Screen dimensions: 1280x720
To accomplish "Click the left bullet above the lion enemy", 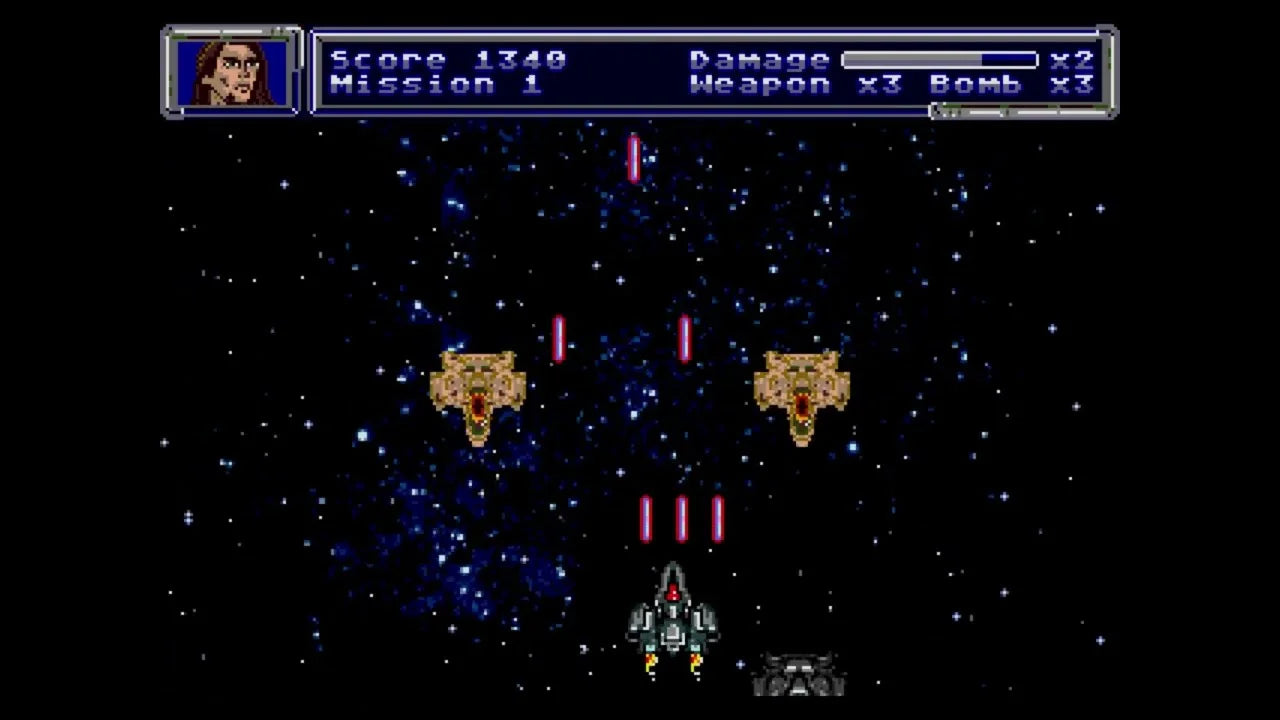I will 558,336.
